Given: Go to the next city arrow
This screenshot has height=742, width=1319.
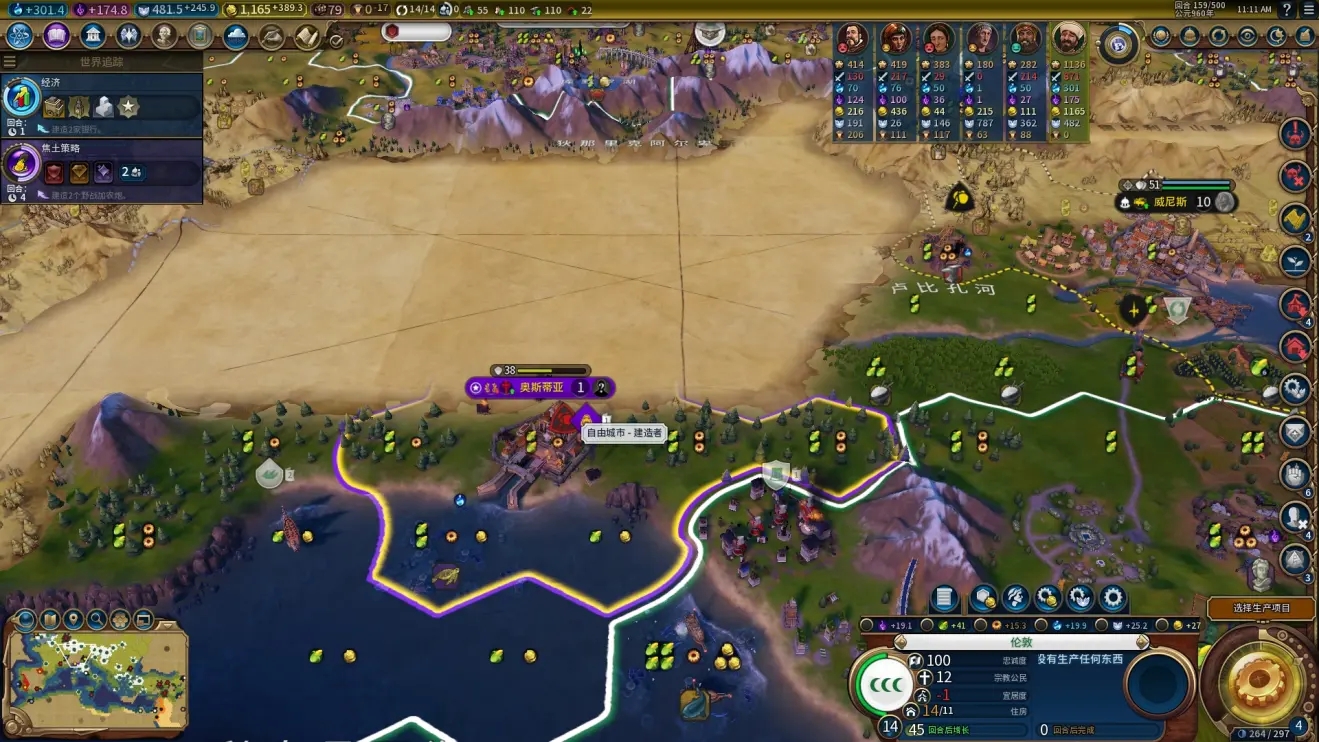Looking at the screenshot, I should pyautogui.click(x=1142, y=642).
